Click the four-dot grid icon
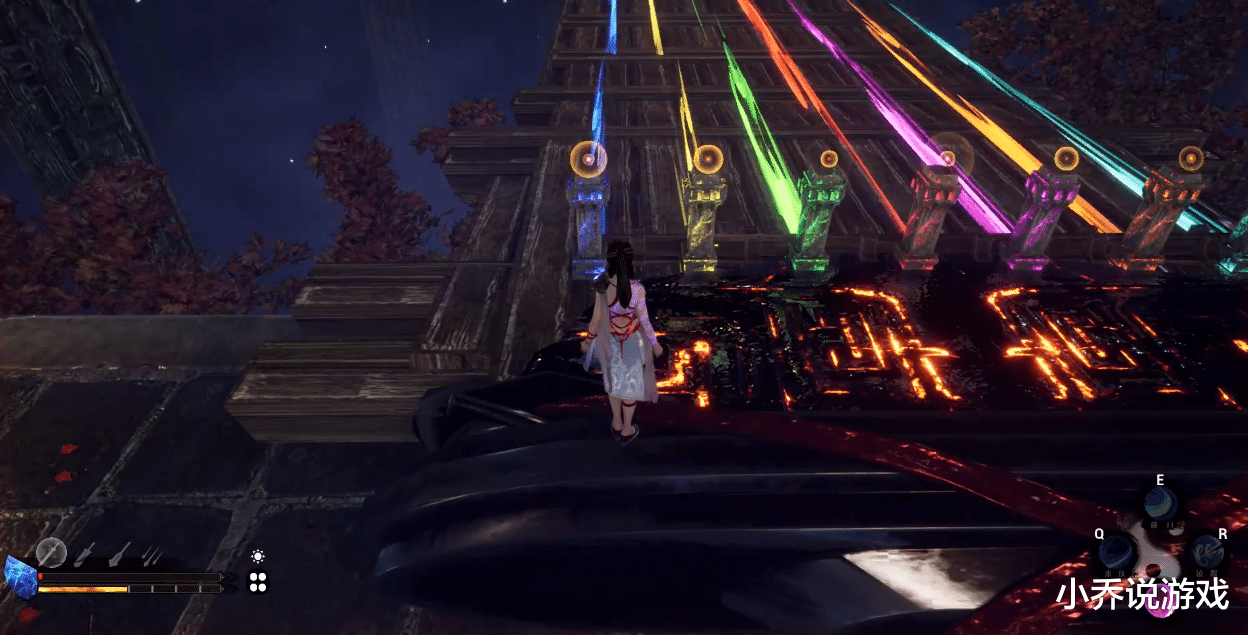Viewport: 1248px width, 635px height. point(258,582)
